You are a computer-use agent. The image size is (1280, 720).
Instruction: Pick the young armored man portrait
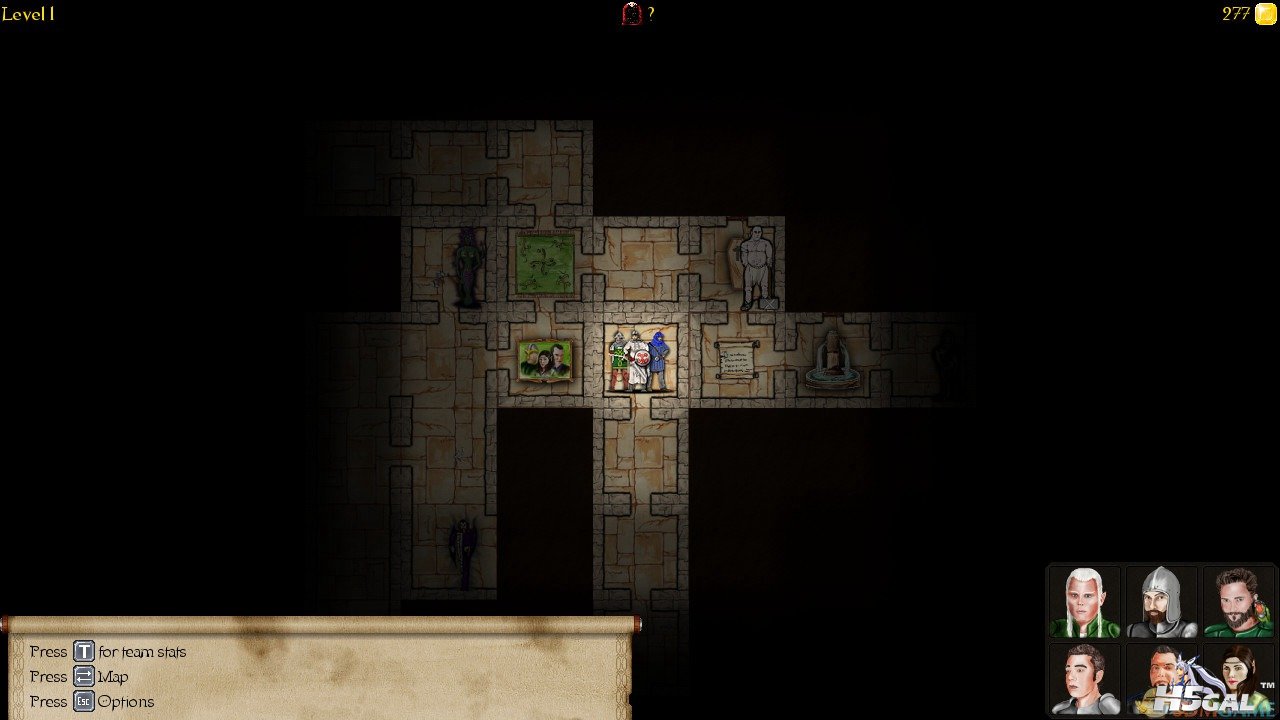pyautogui.click(x=1085, y=678)
